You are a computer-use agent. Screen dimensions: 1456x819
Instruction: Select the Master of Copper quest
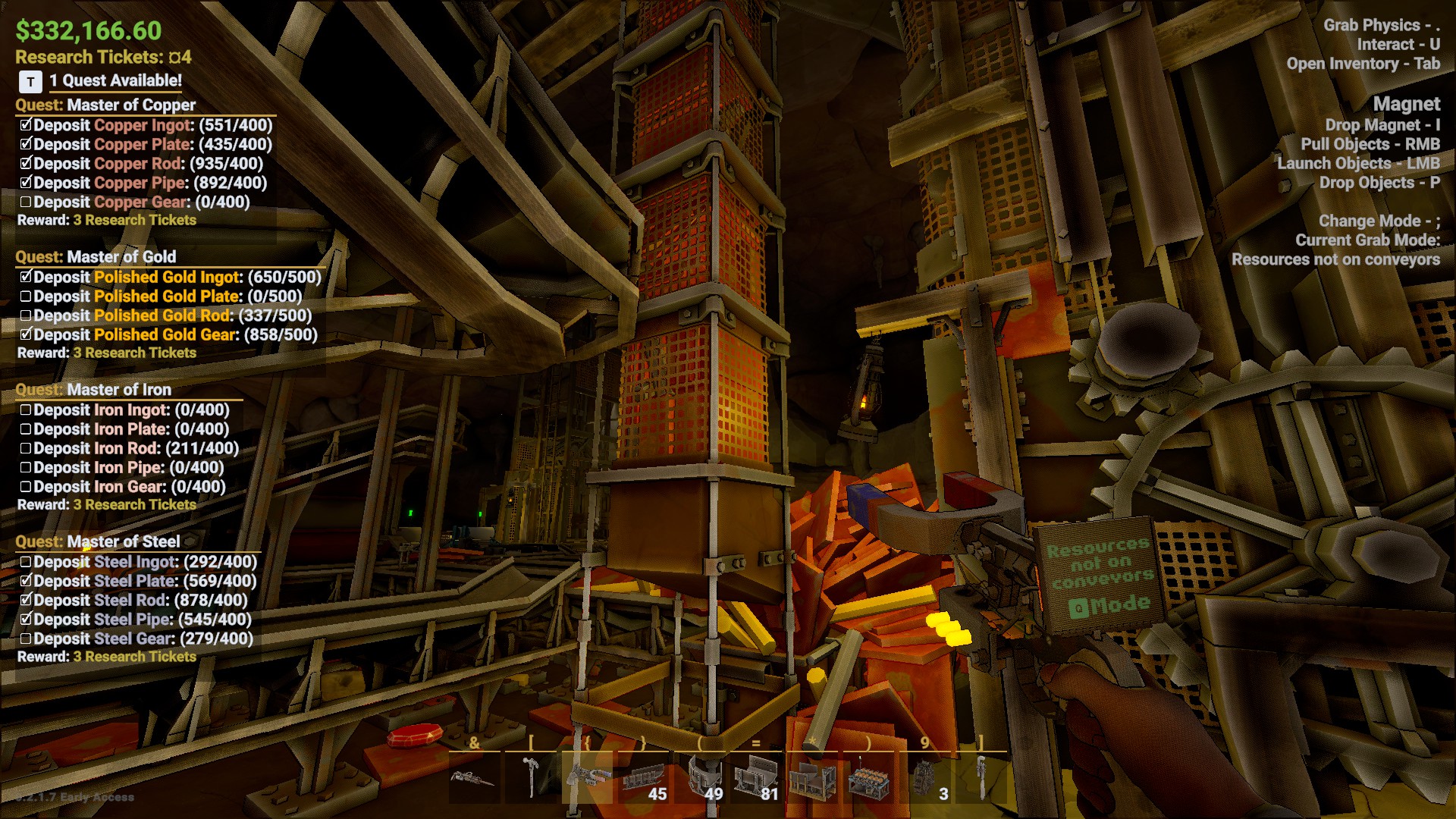click(x=130, y=105)
